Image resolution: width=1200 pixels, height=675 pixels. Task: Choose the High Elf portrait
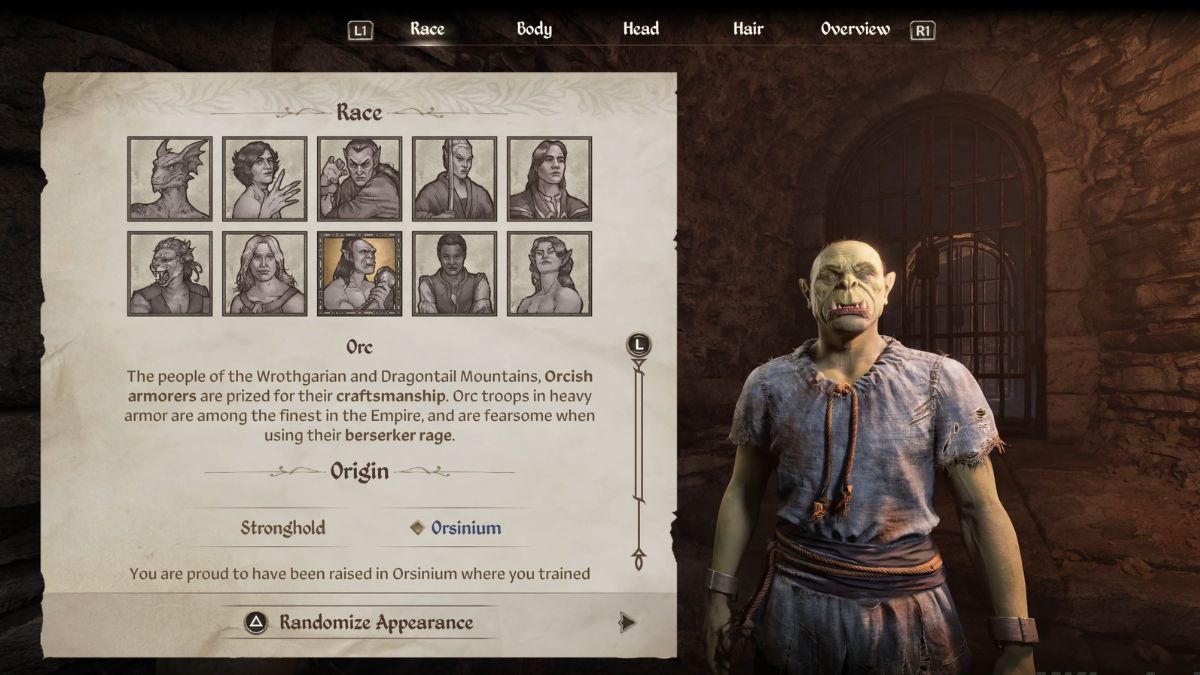(x=455, y=178)
